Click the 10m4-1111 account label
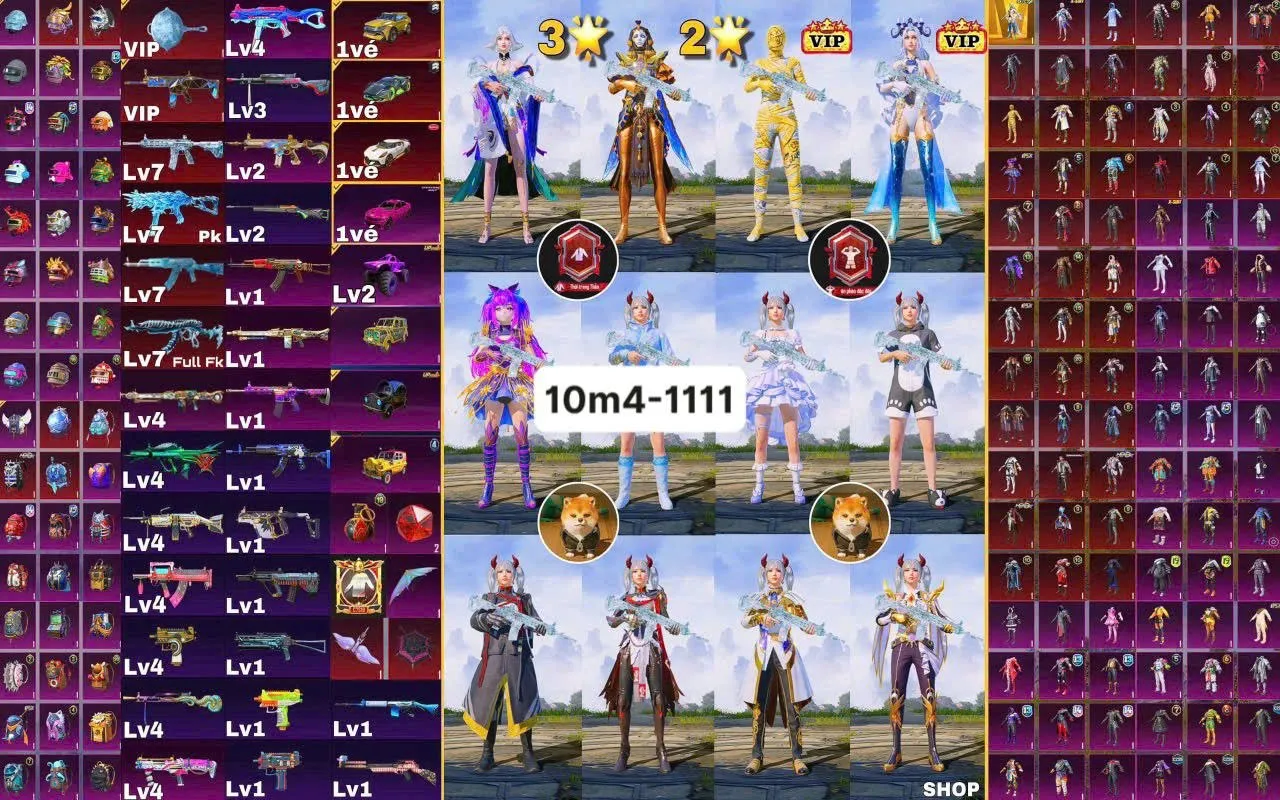Image resolution: width=1280 pixels, height=800 pixels. point(640,398)
